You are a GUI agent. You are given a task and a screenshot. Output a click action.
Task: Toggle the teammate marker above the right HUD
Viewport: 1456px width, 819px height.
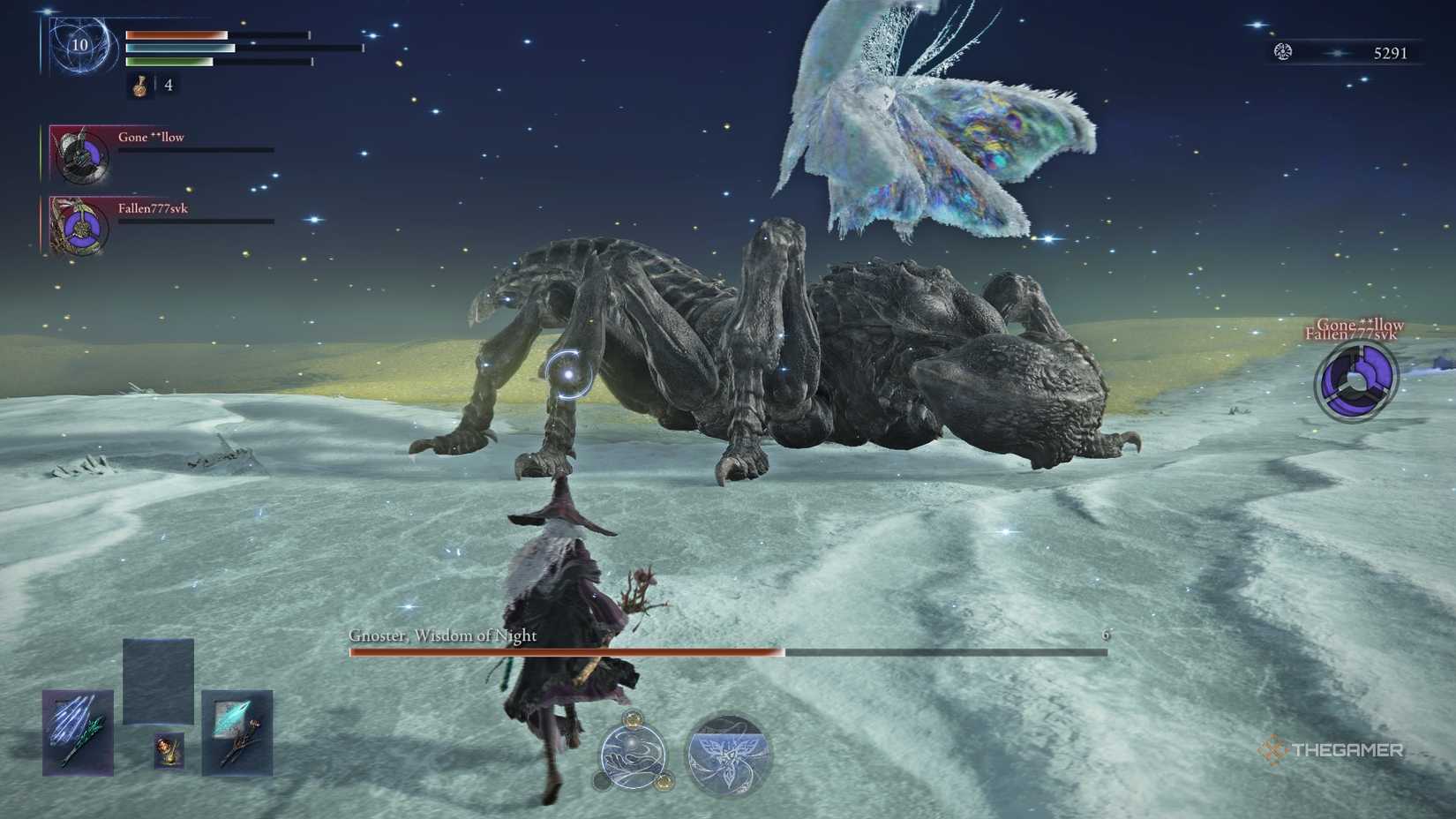click(1359, 331)
